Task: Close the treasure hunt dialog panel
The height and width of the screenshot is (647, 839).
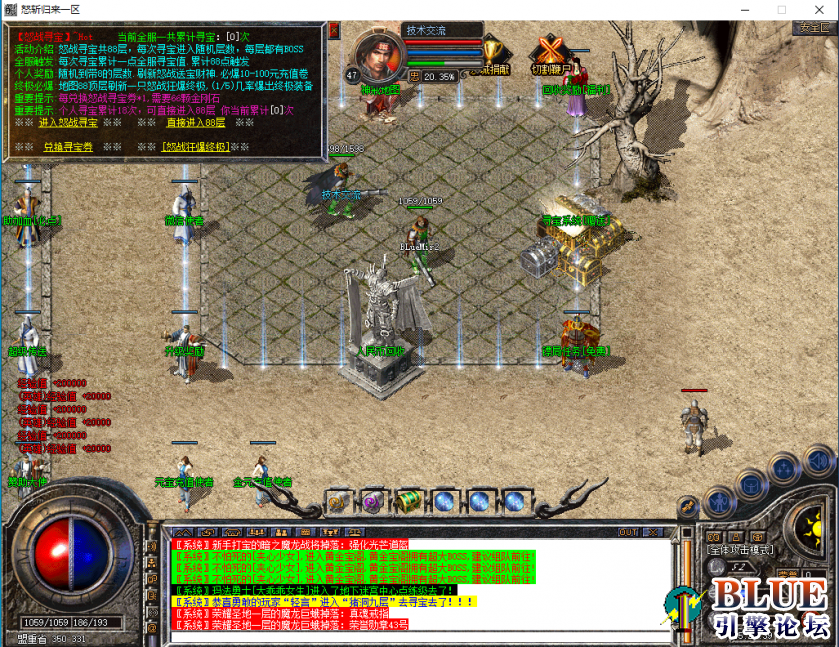Action: tap(334, 30)
